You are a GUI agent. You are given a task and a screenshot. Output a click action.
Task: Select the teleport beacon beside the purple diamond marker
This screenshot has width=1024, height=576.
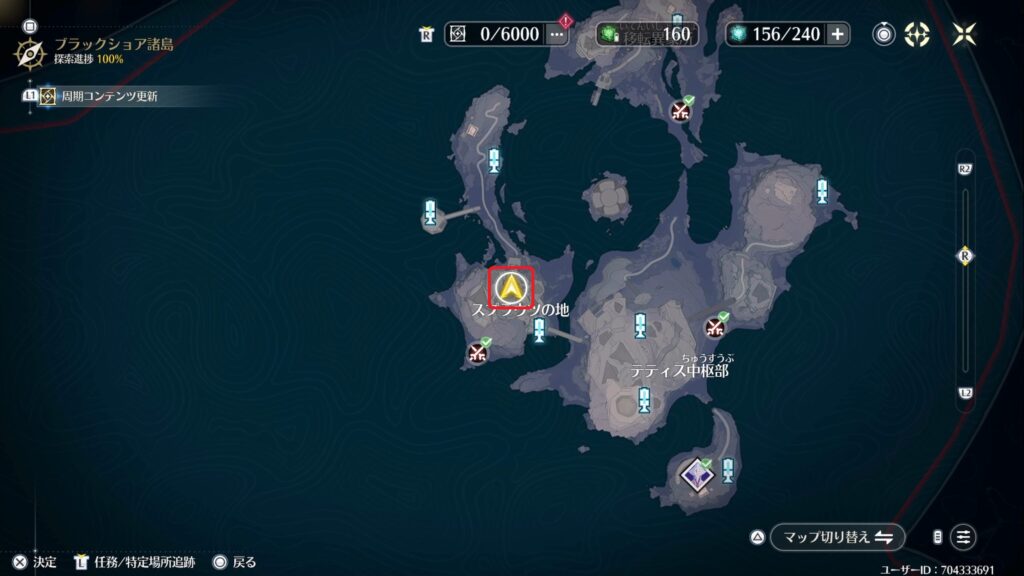click(x=728, y=469)
